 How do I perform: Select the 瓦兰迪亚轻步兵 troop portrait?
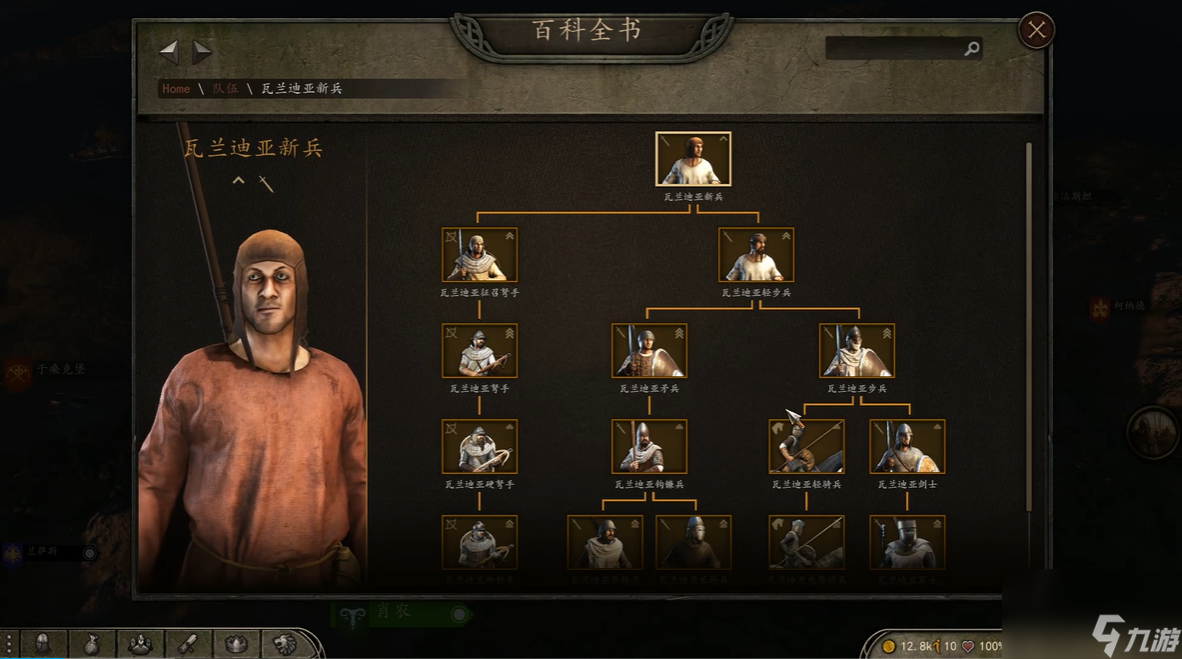pos(756,255)
